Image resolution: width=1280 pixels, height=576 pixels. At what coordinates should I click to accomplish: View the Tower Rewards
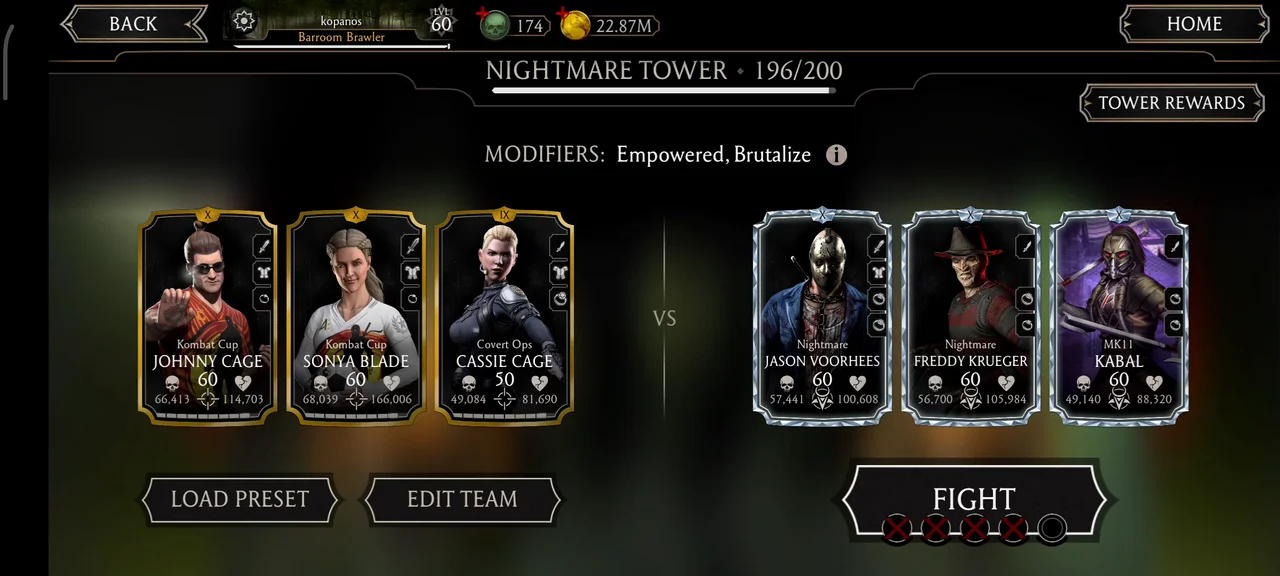pos(1171,103)
